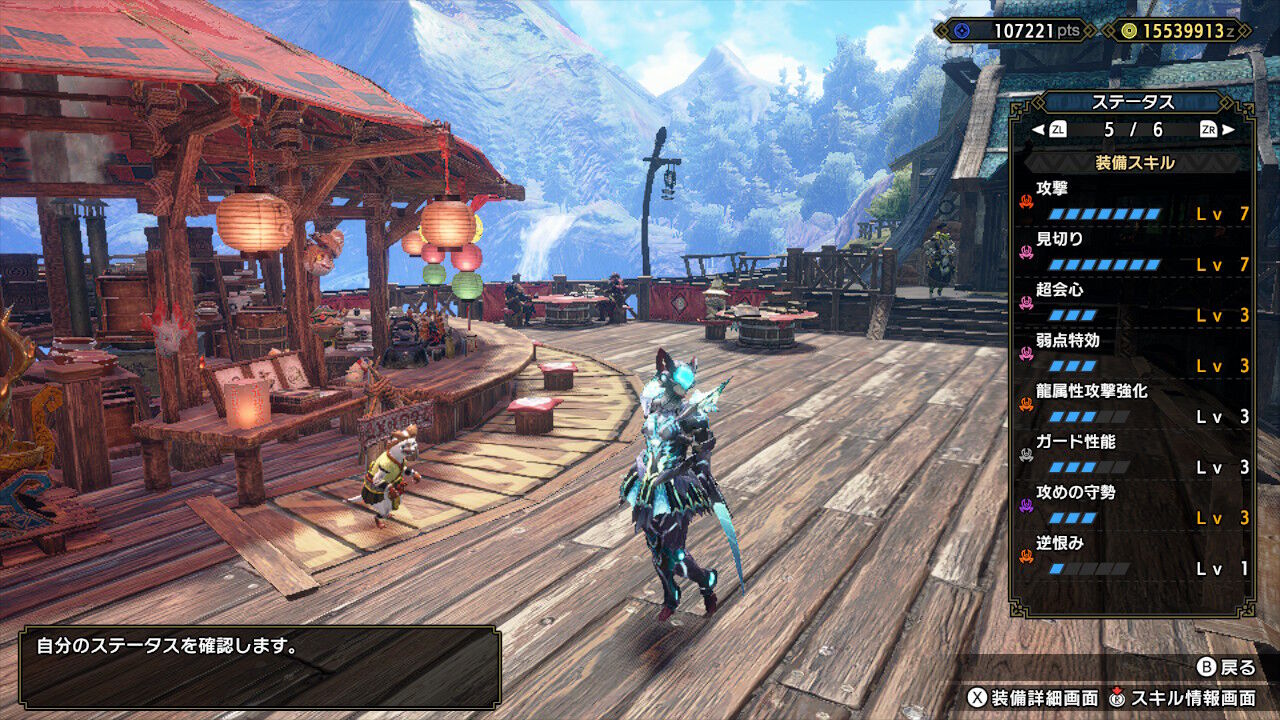Select the 攻撃 skill row
The height and width of the screenshot is (720, 1280).
(1133, 200)
